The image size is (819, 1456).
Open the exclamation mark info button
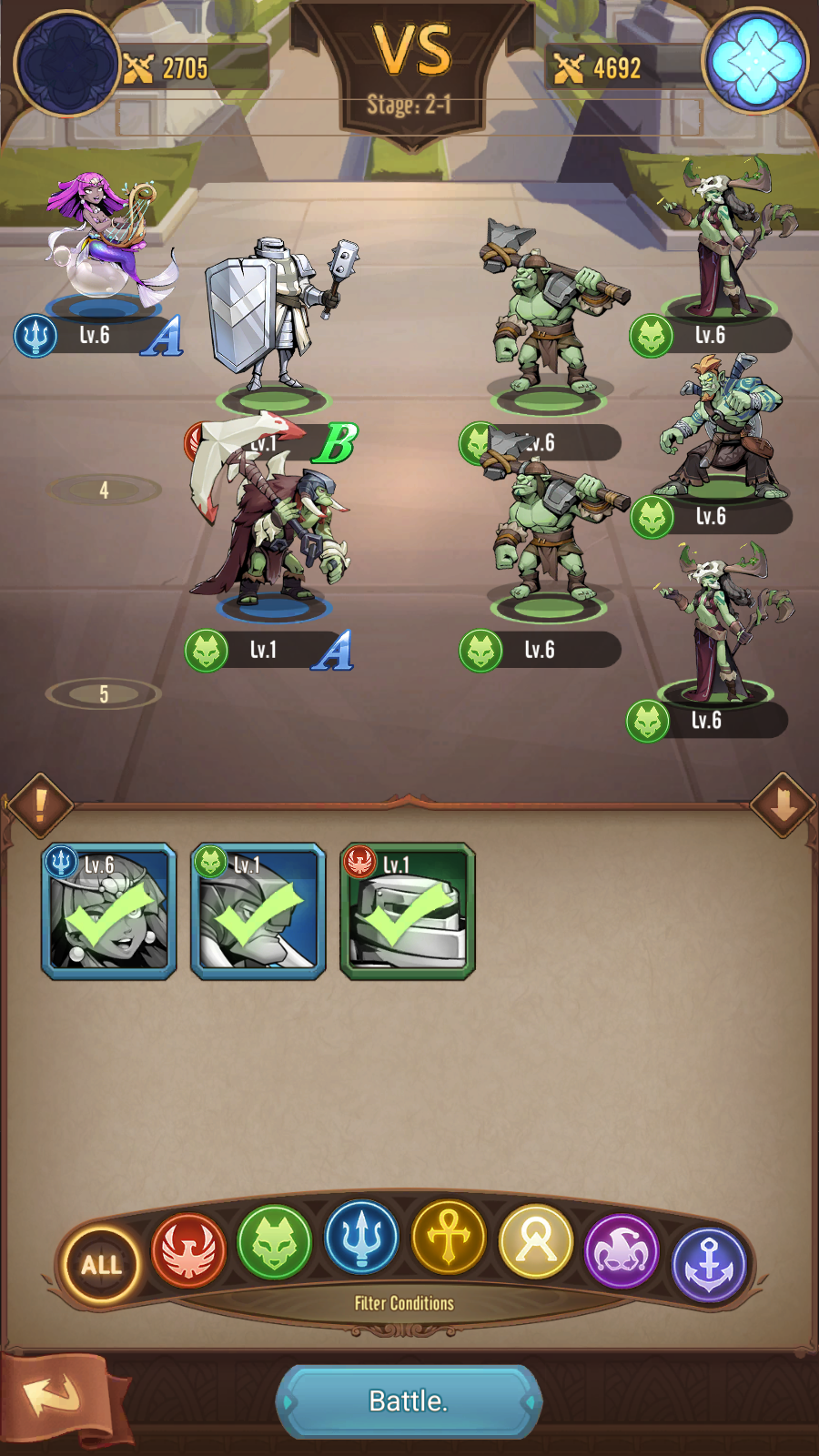pos(40,805)
